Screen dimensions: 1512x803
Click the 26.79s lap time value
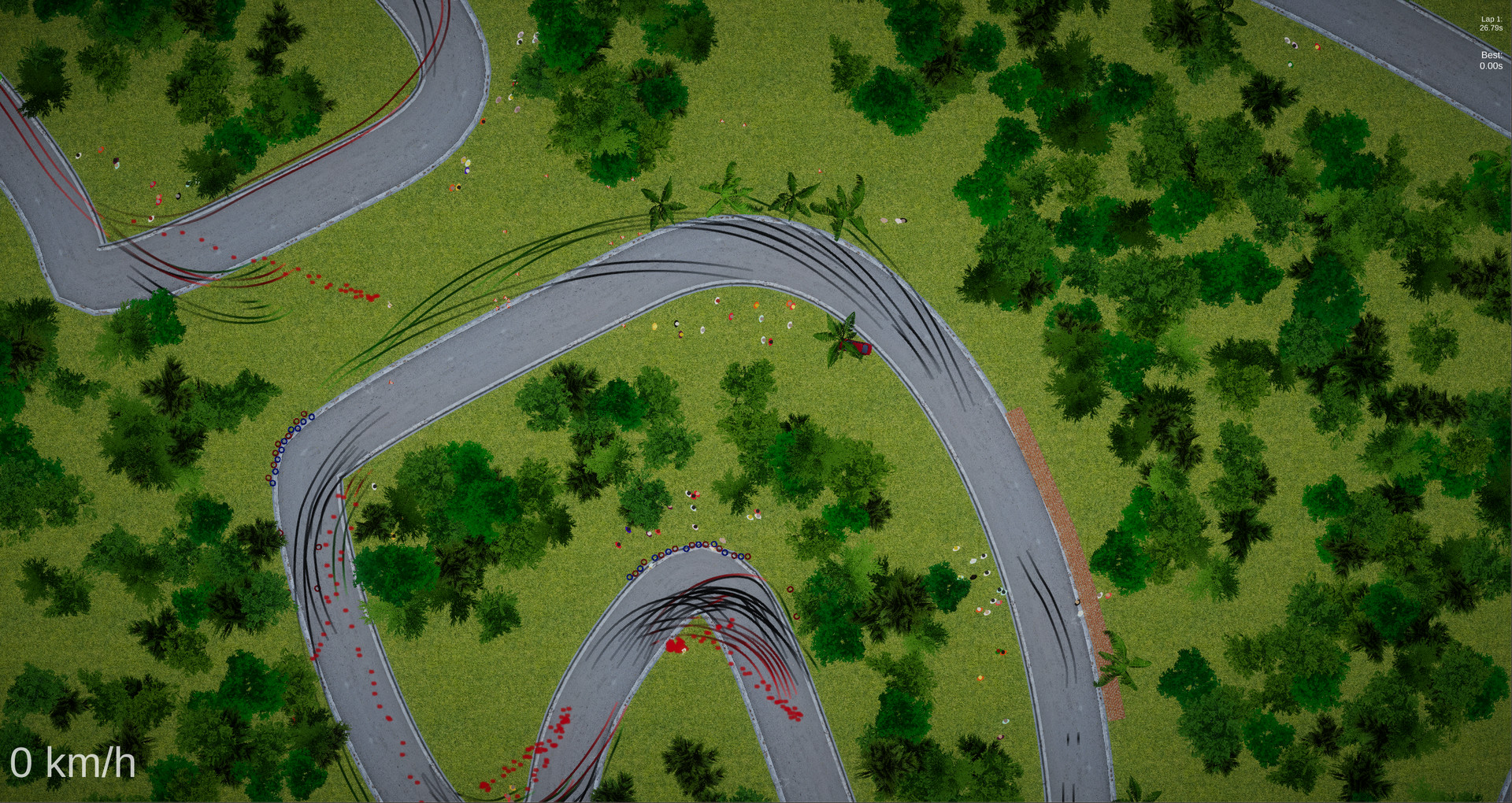click(1491, 26)
